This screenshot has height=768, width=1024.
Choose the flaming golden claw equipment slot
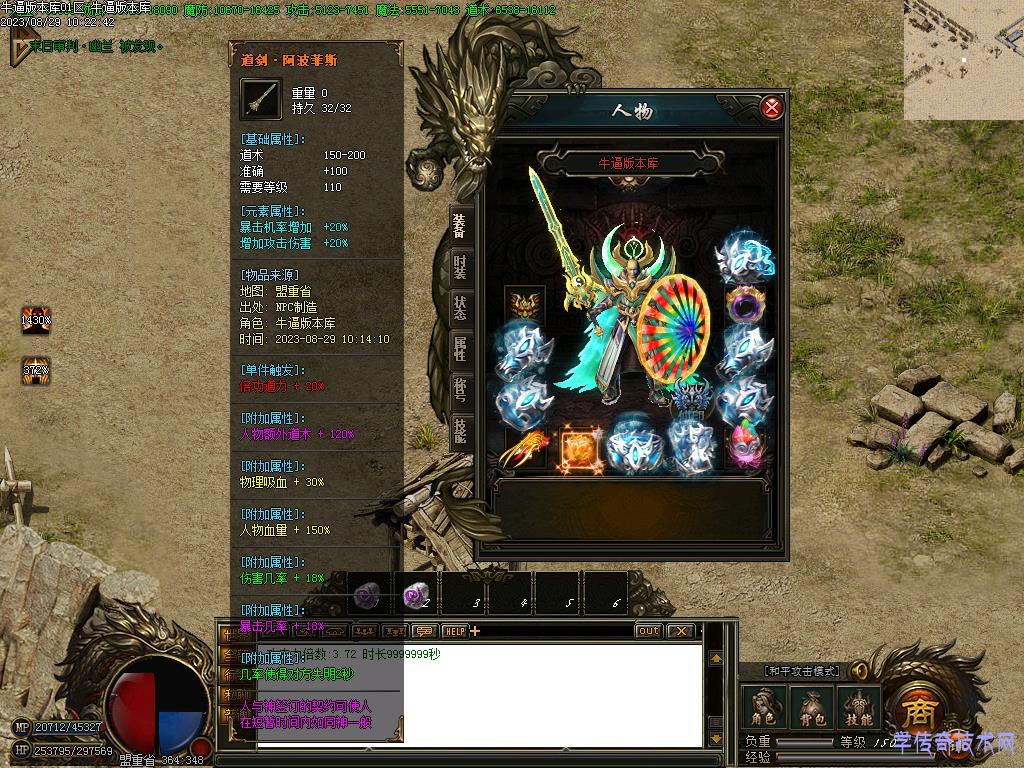(x=524, y=448)
